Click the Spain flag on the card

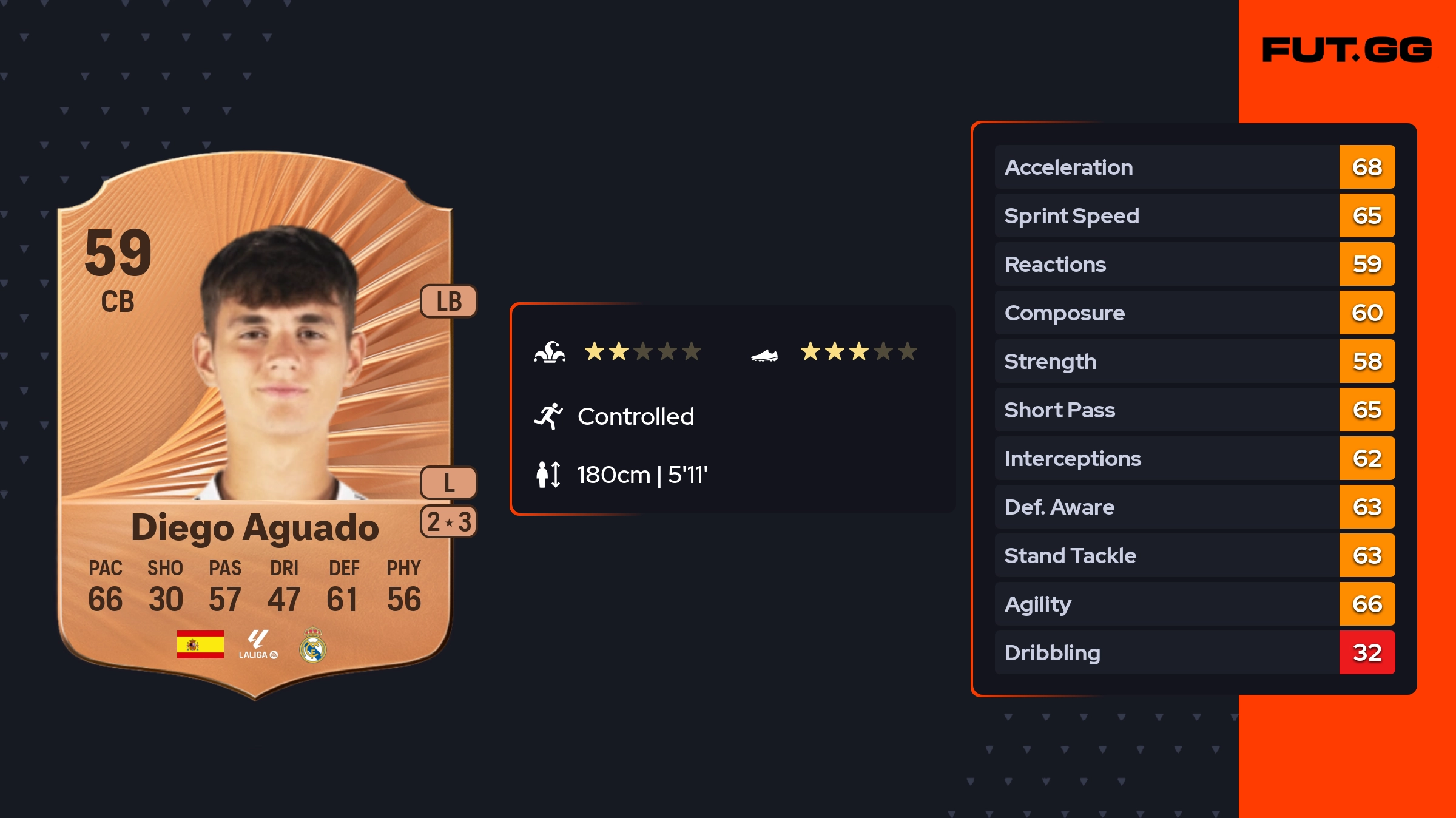200,644
